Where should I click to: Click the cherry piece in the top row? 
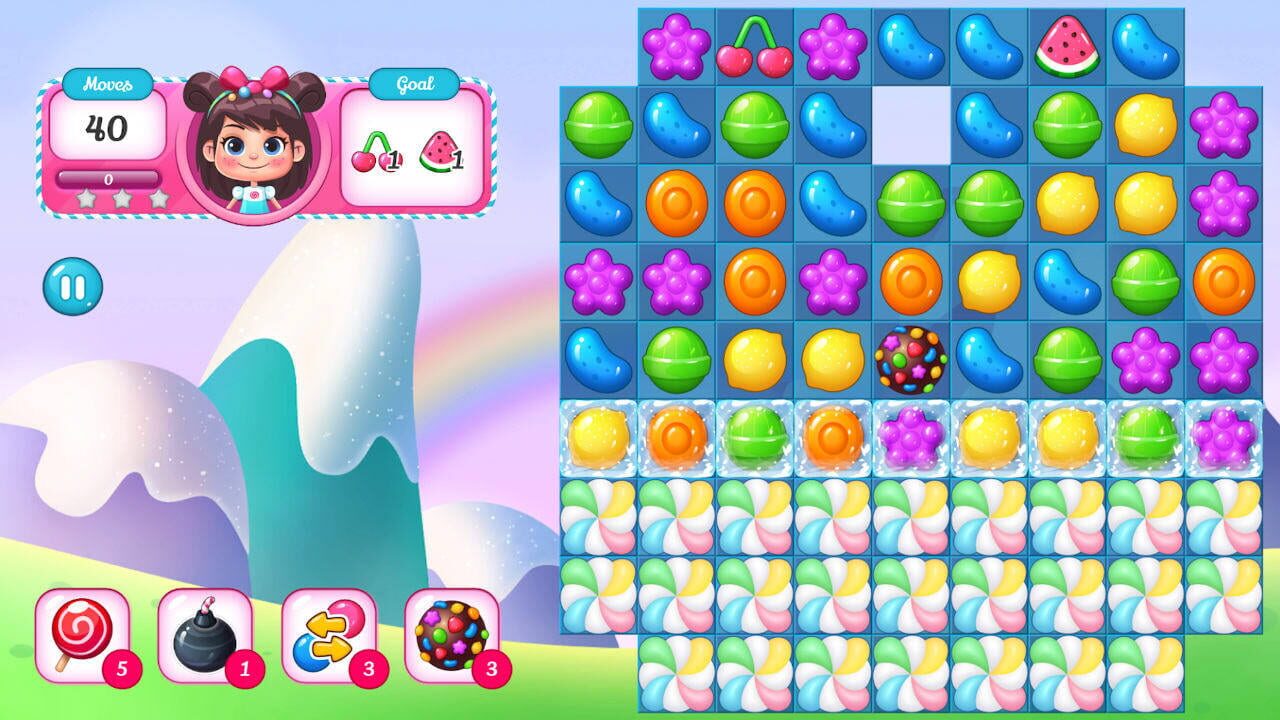[x=755, y=44]
